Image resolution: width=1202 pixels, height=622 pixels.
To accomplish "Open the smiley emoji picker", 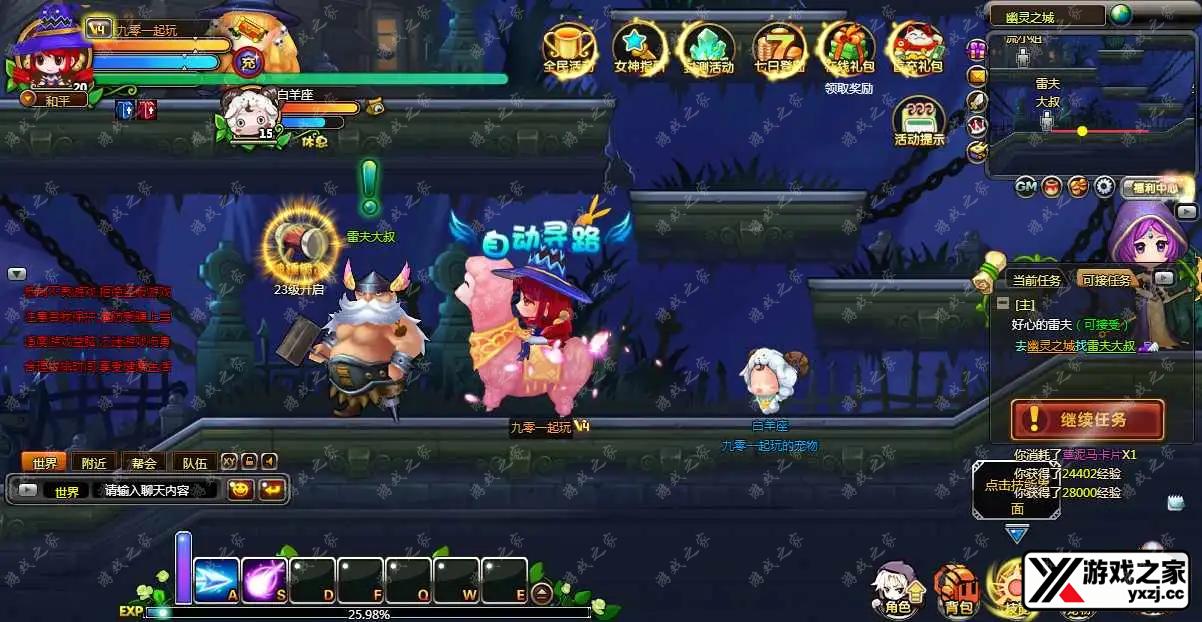I will tap(240, 490).
